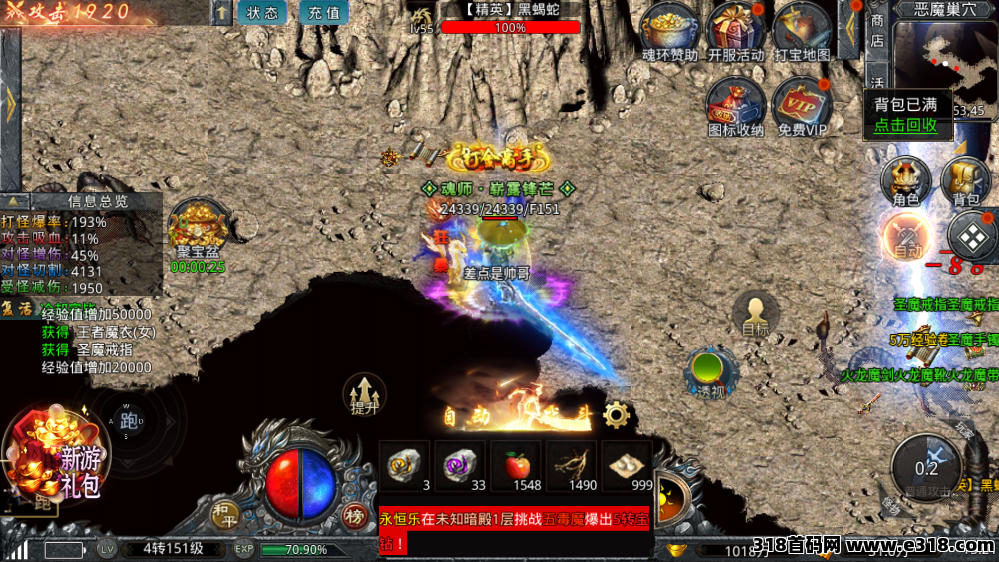The width and height of the screenshot is (999, 562).
Task: Open 魂环赞助 sponsorship icon
Action: pos(669,28)
